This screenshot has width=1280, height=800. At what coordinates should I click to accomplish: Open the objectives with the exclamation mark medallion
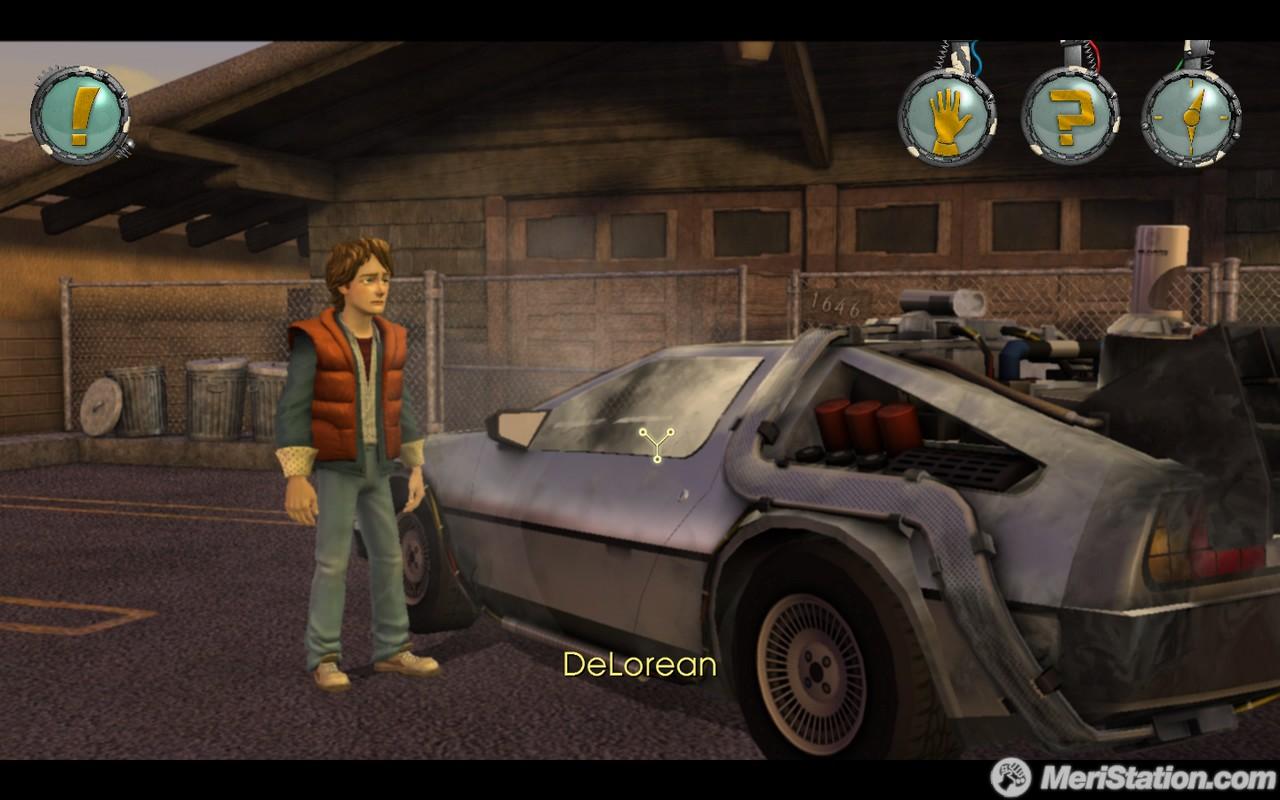[x=80, y=115]
